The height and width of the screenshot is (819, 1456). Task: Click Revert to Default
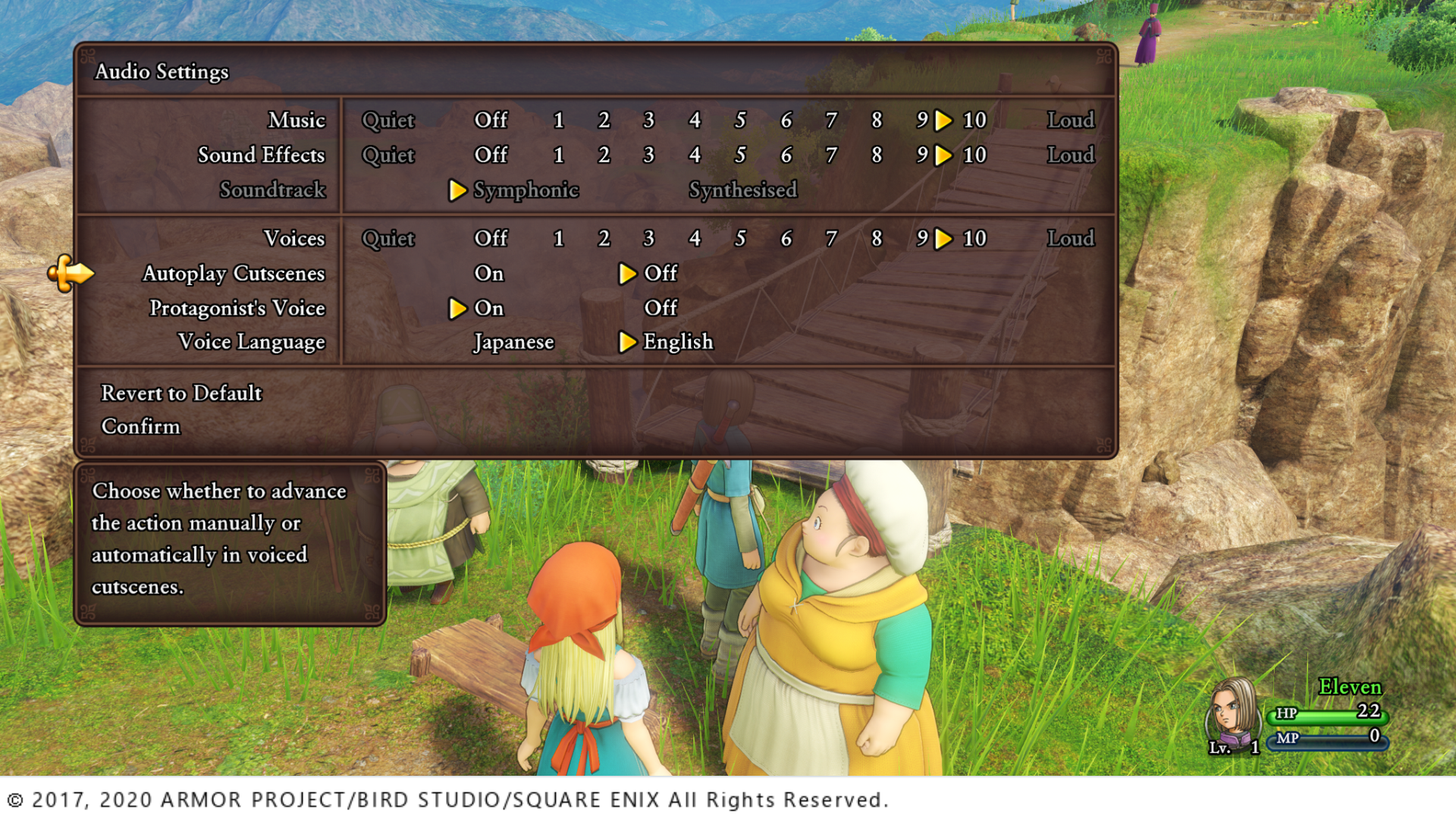tap(180, 394)
